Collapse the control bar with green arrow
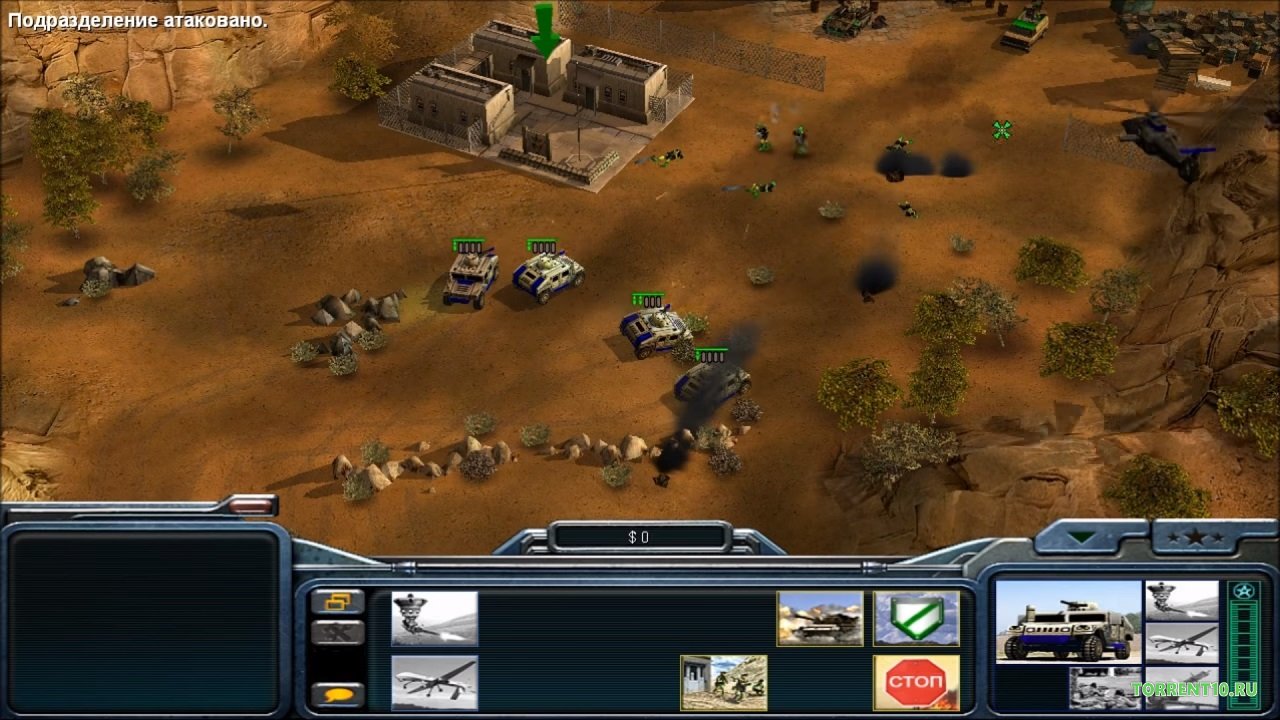1280x720 pixels. click(x=1081, y=538)
